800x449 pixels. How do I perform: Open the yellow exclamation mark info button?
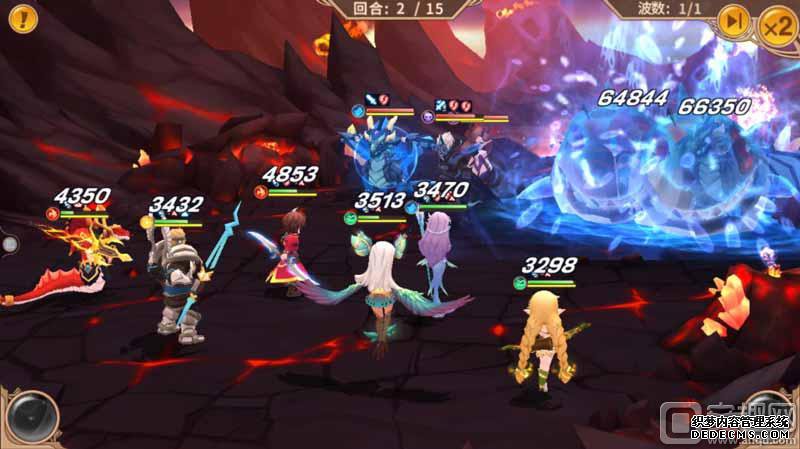click(22, 16)
